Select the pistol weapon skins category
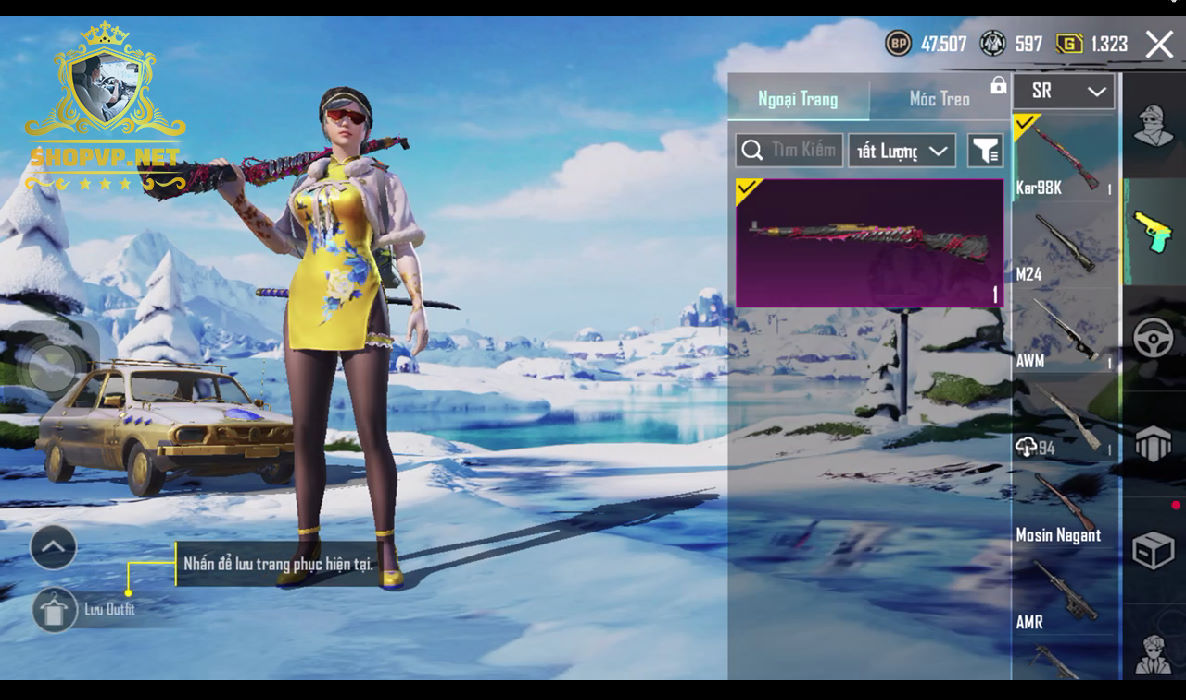Viewport: 1186px width, 700px height. [1153, 232]
